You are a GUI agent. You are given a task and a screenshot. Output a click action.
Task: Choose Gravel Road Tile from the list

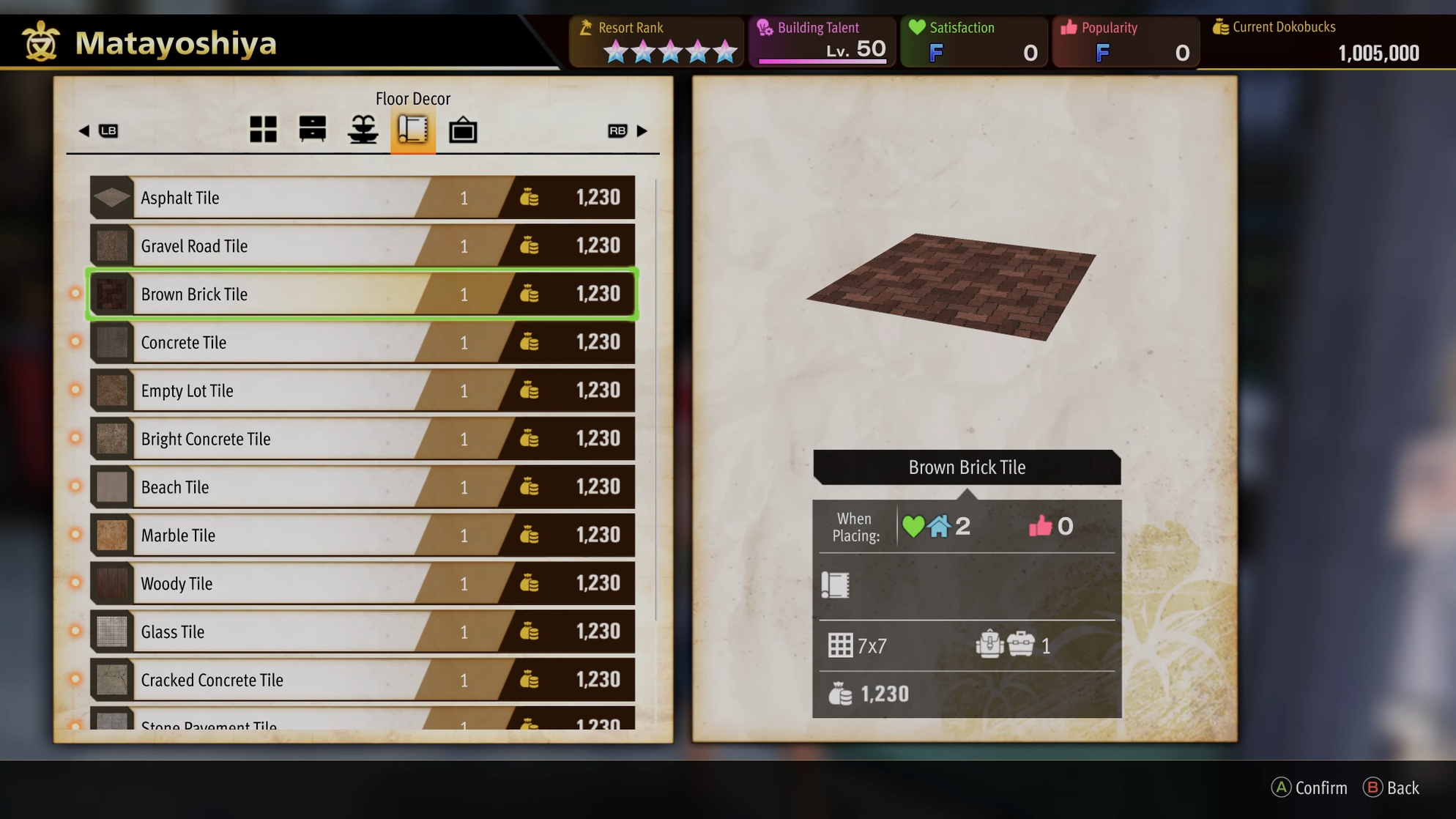[x=362, y=246]
